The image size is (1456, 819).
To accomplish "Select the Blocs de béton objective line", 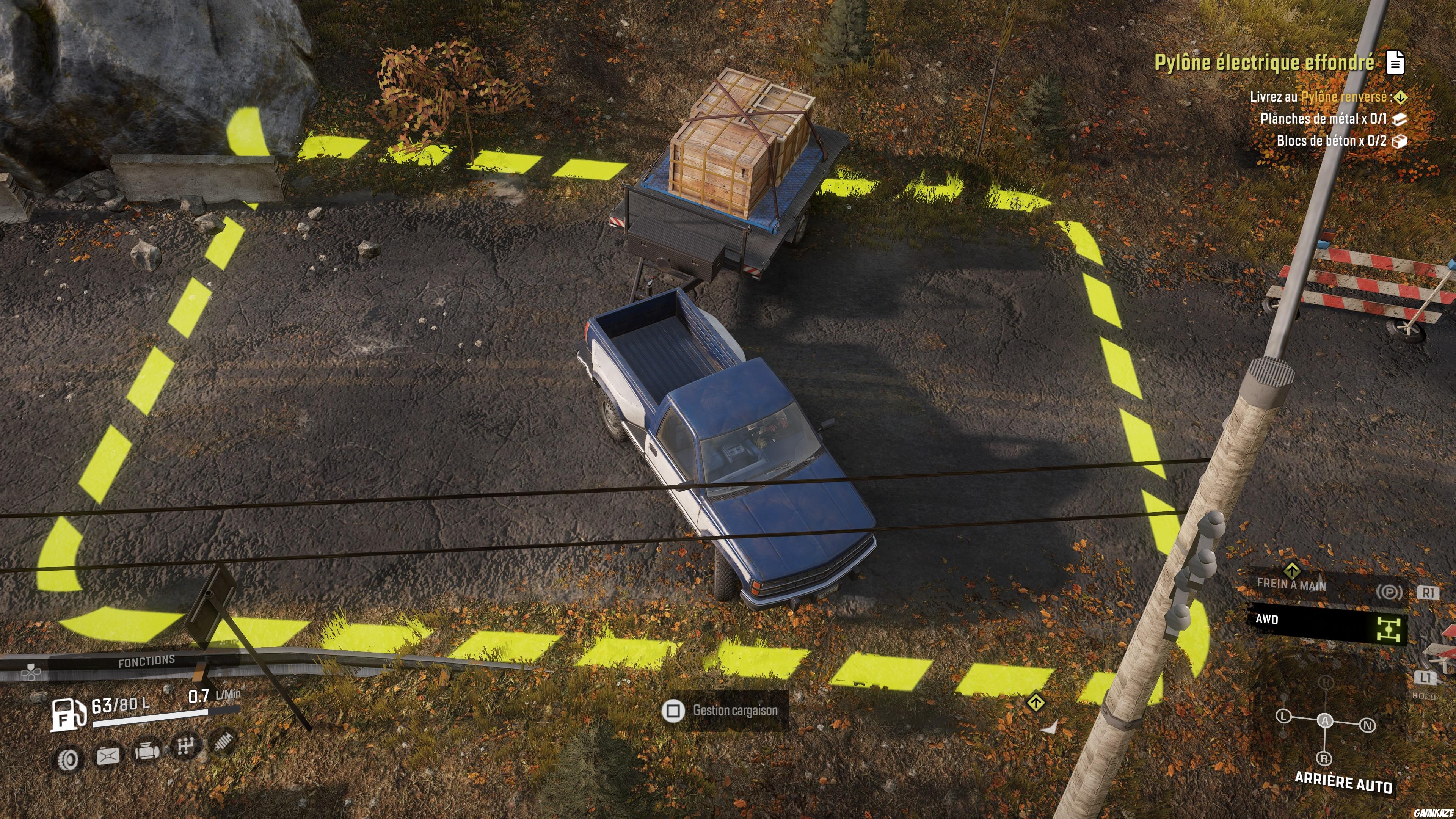I will (1331, 141).
